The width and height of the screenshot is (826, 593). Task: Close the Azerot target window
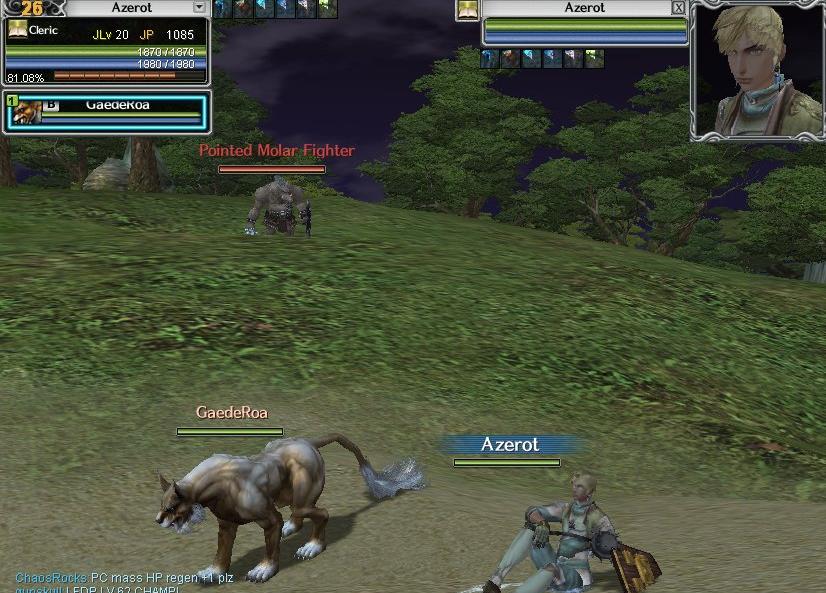[679, 8]
